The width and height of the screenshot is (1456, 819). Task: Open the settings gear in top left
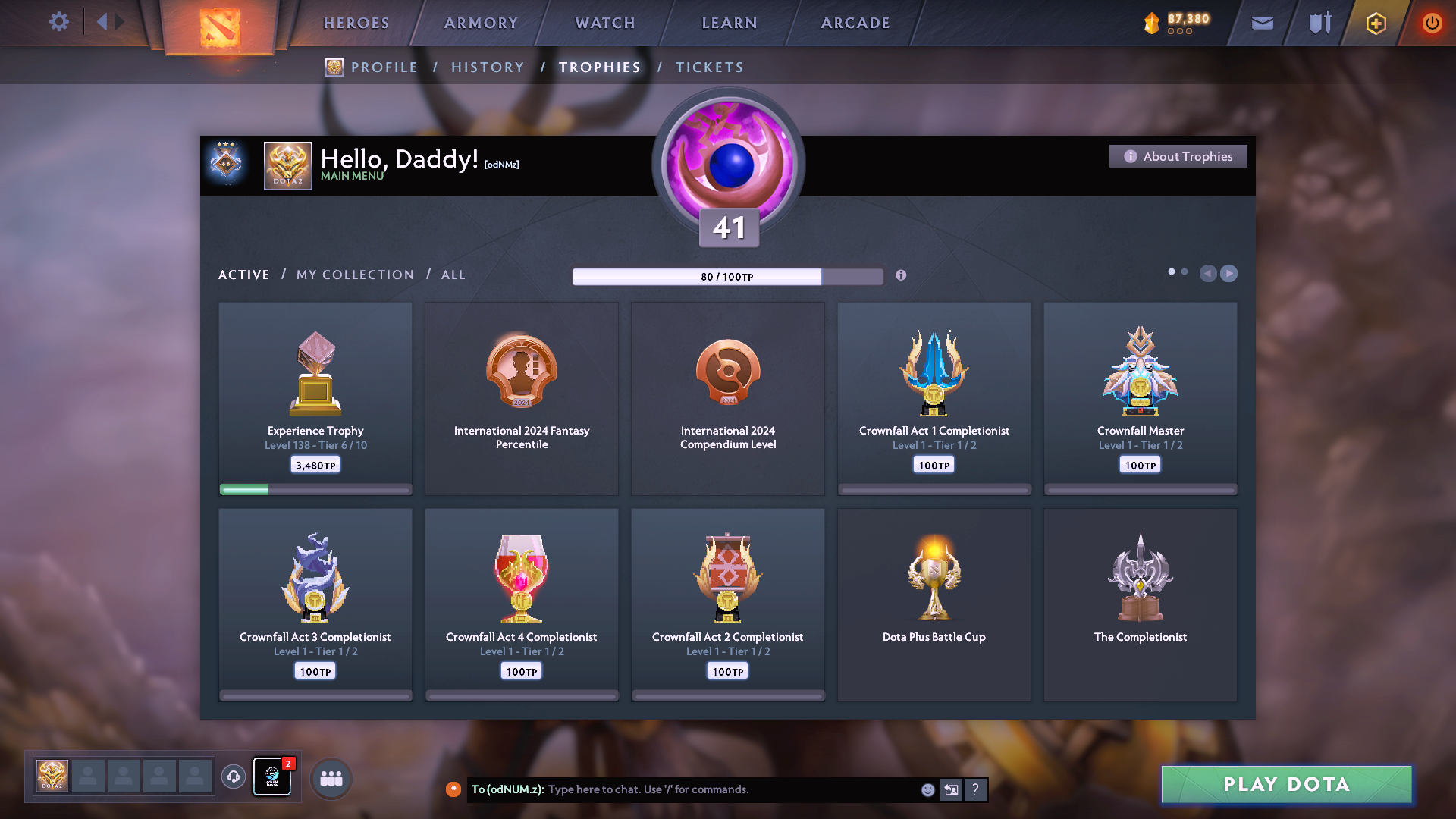coord(59,22)
